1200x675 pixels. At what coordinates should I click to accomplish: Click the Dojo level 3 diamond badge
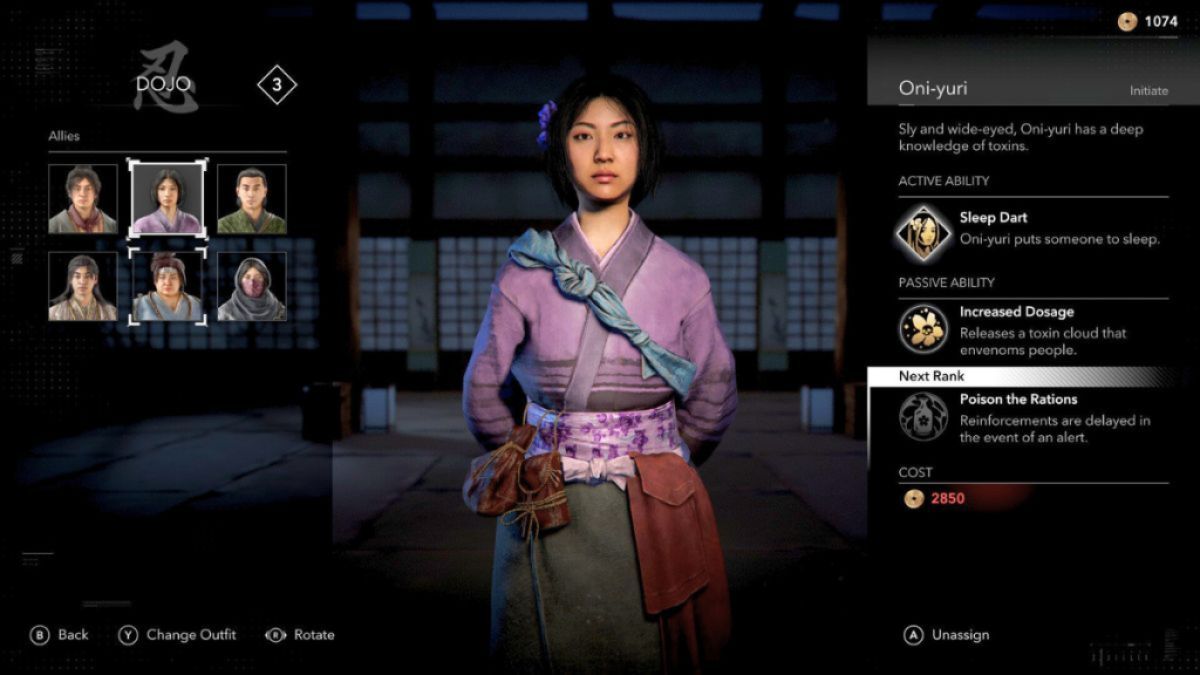tap(277, 85)
